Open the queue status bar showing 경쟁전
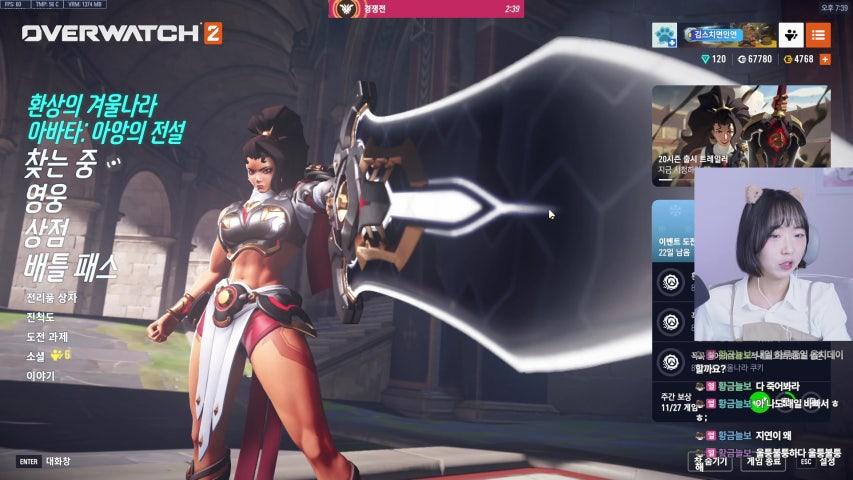This screenshot has height=480, width=853. pos(426,9)
